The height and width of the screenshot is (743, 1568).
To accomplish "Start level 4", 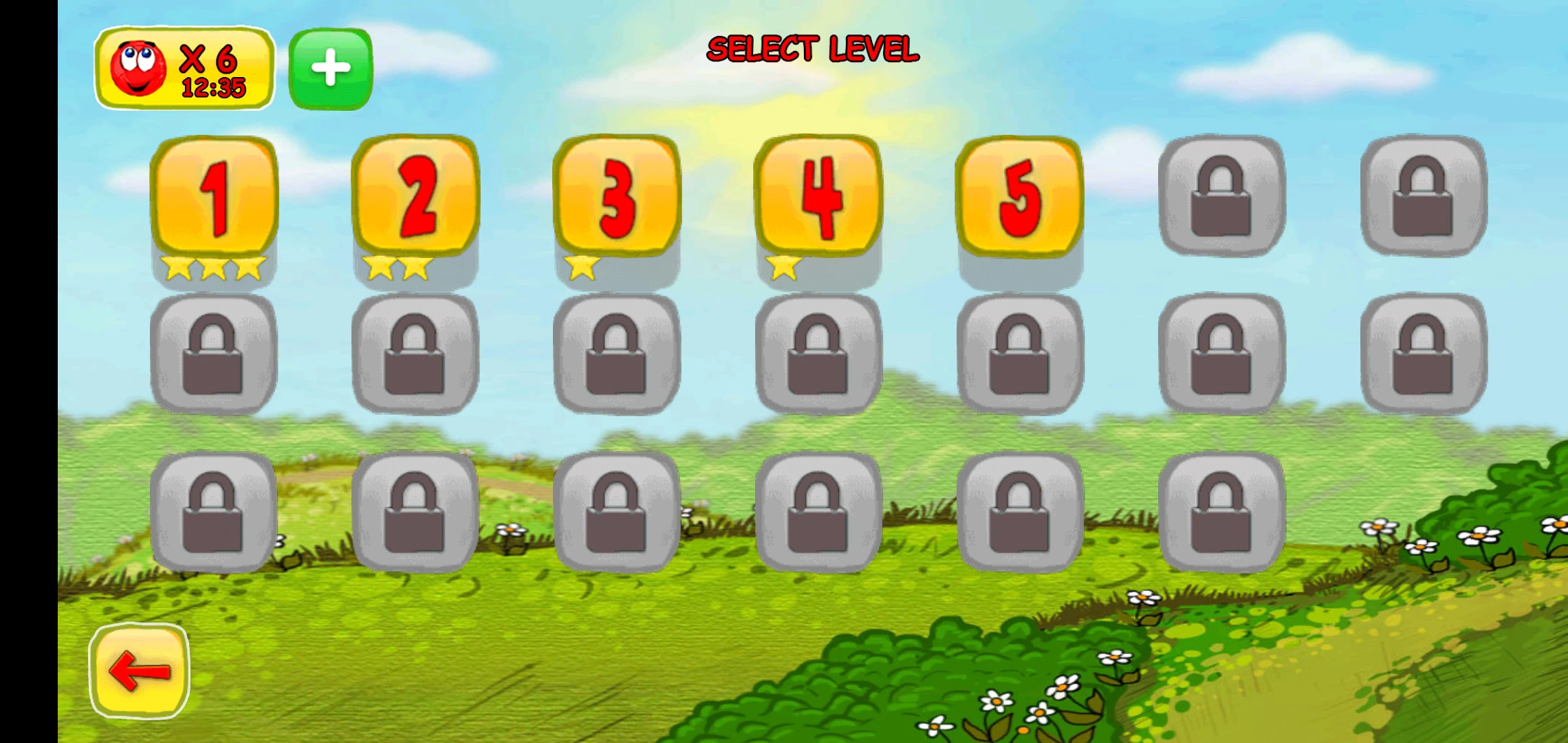I will point(818,197).
